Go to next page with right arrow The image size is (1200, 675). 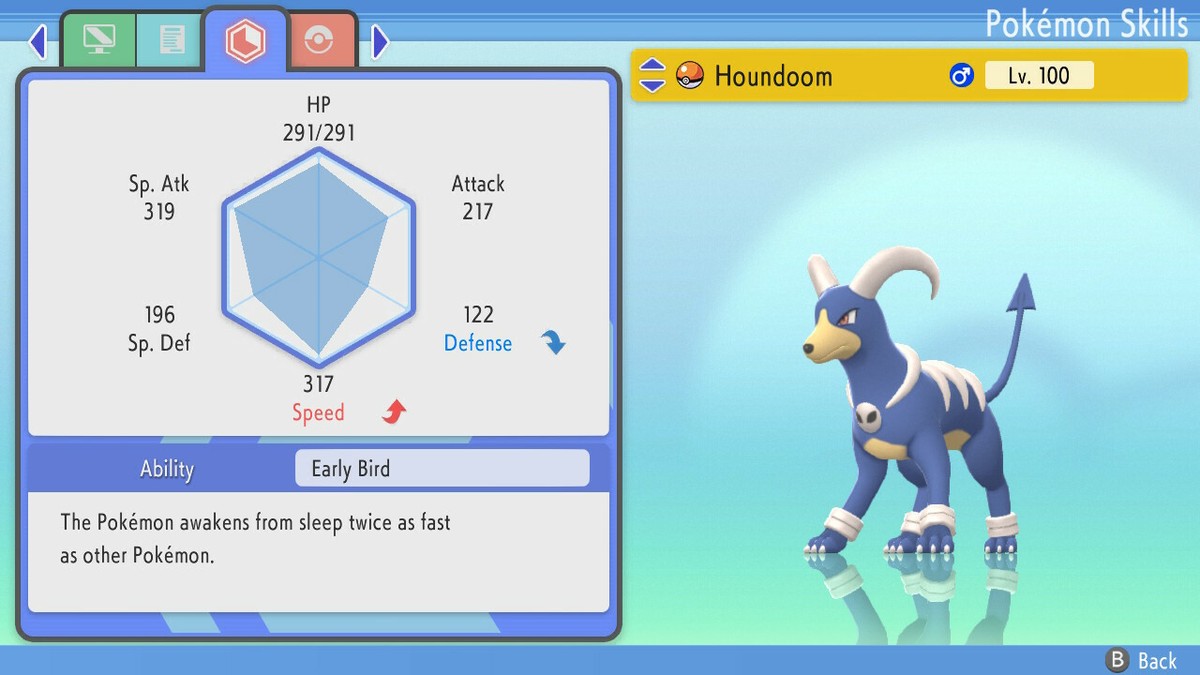[x=380, y=42]
